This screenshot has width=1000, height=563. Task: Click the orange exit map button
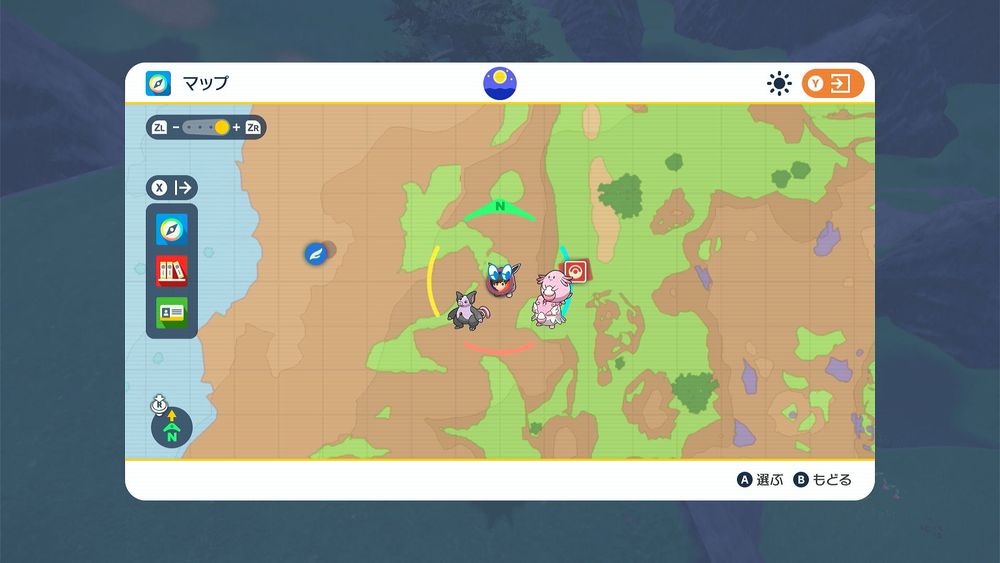[x=833, y=84]
